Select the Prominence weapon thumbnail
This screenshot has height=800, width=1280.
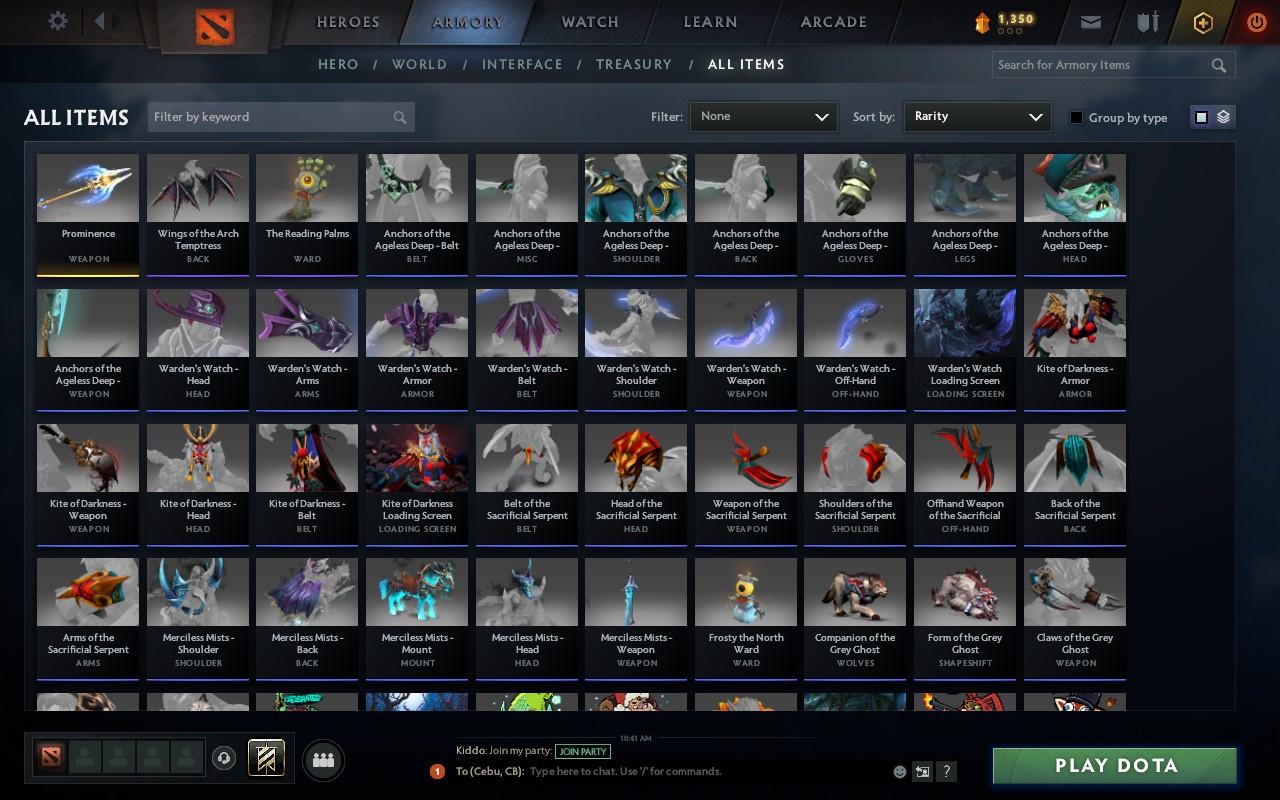[87, 188]
